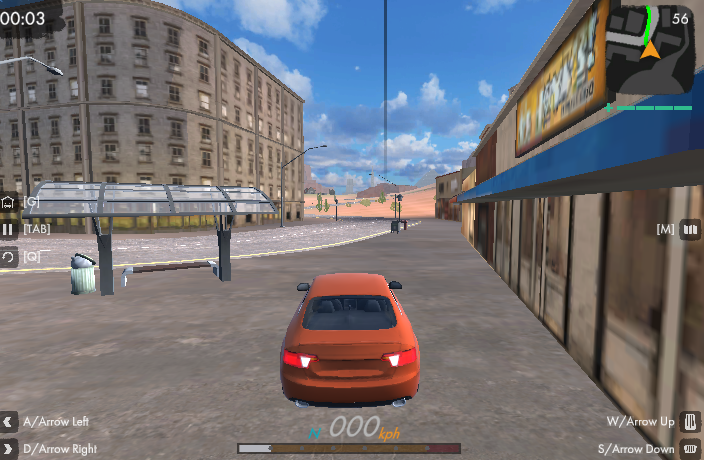This screenshot has height=460, width=704.
Task: Steer left with the left arrow button
Action: [x=9, y=421]
